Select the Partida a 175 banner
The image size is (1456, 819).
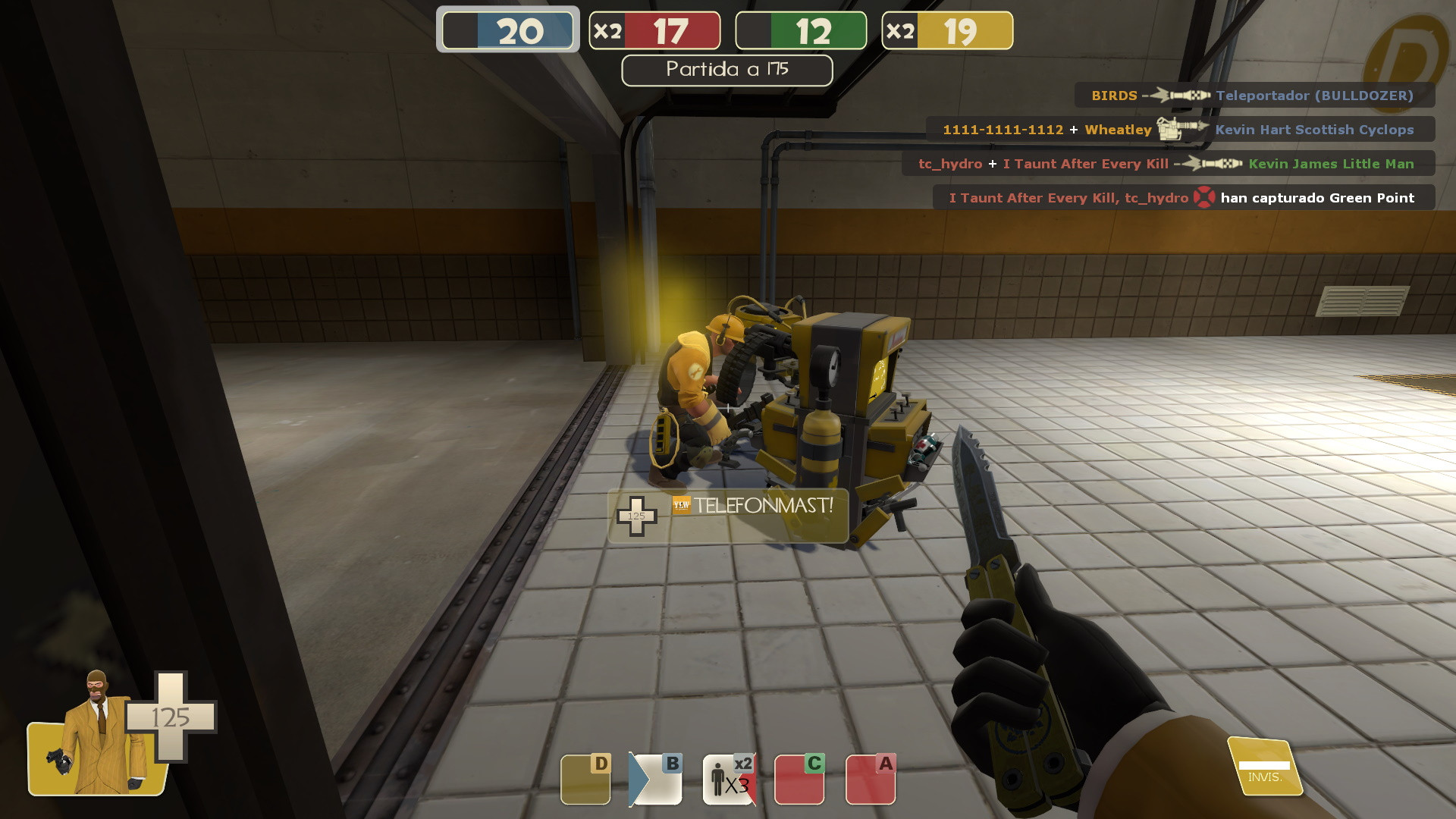click(x=726, y=70)
